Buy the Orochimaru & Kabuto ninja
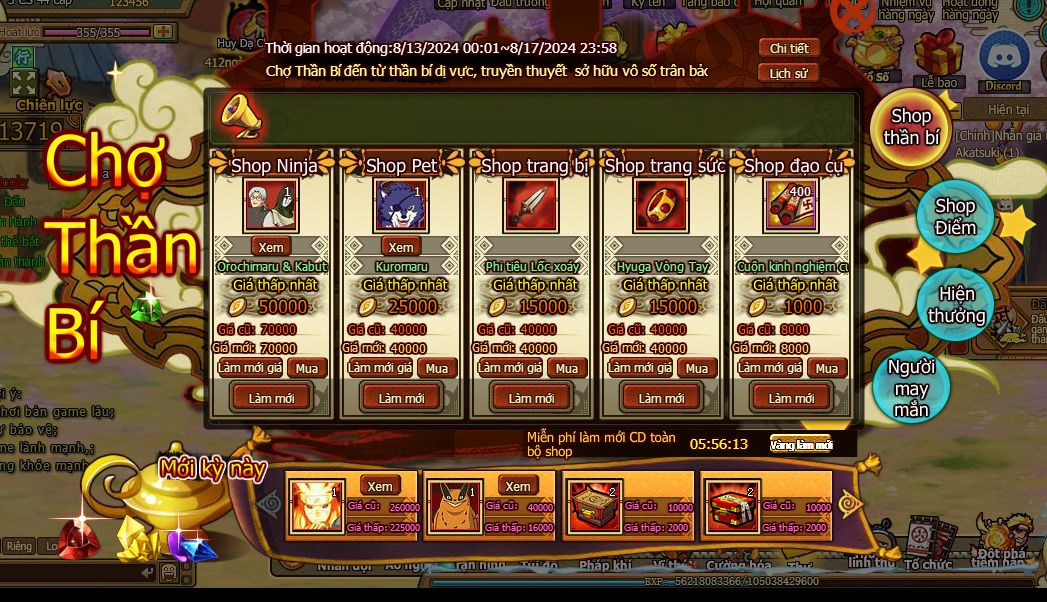The height and width of the screenshot is (602, 1047). (307, 368)
